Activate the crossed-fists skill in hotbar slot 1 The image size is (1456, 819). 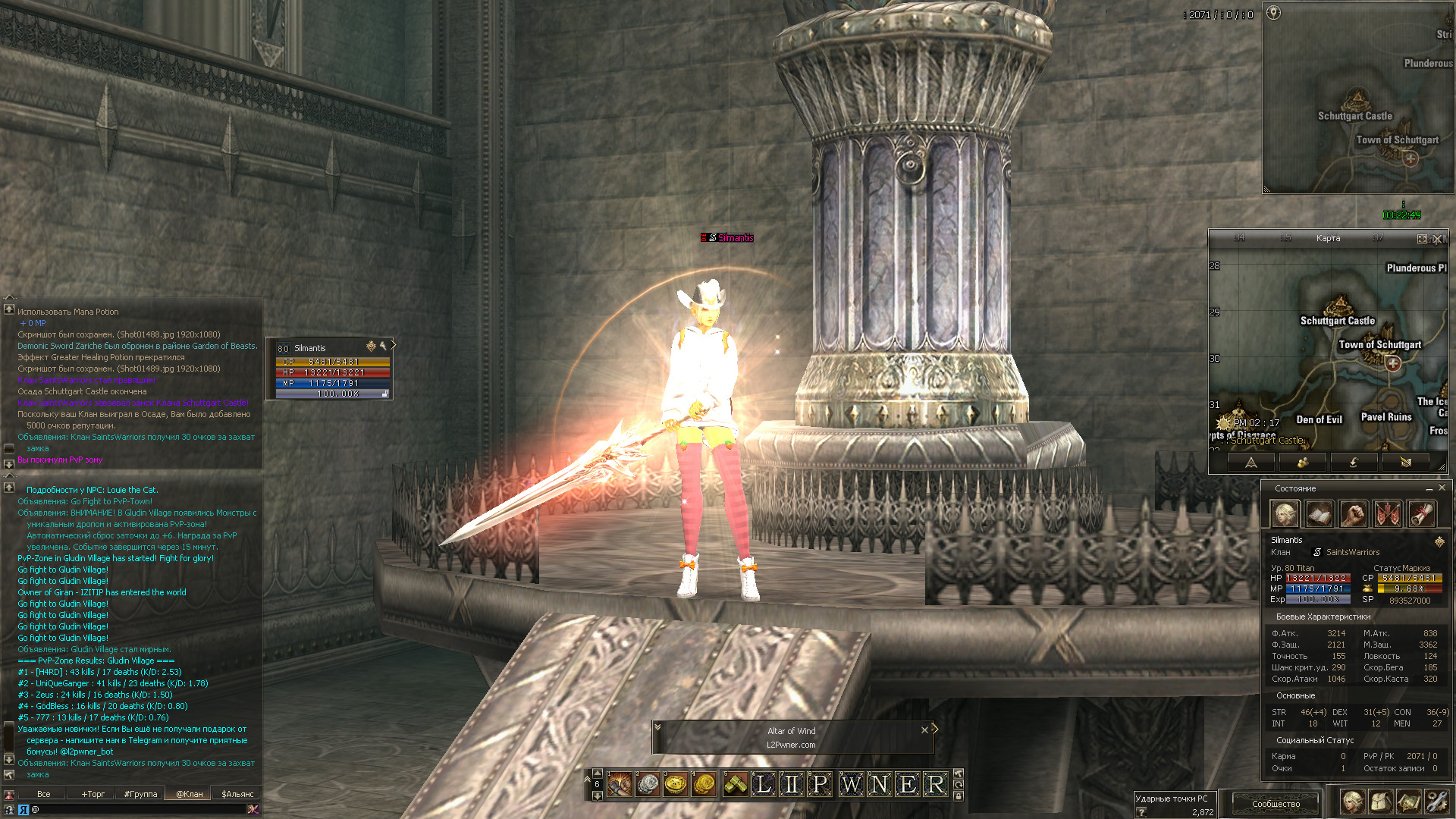tap(620, 784)
